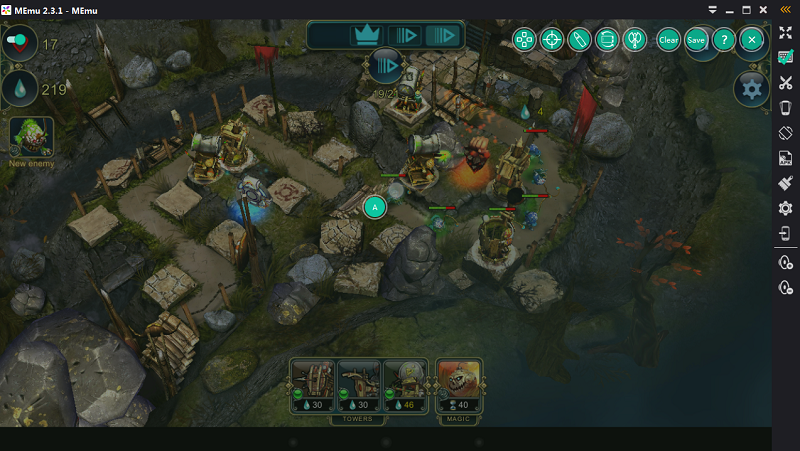Screen dimensions: 800x451
Task: Open the emulator's scissors screenshot tool
Action: (x=786, y=84)
